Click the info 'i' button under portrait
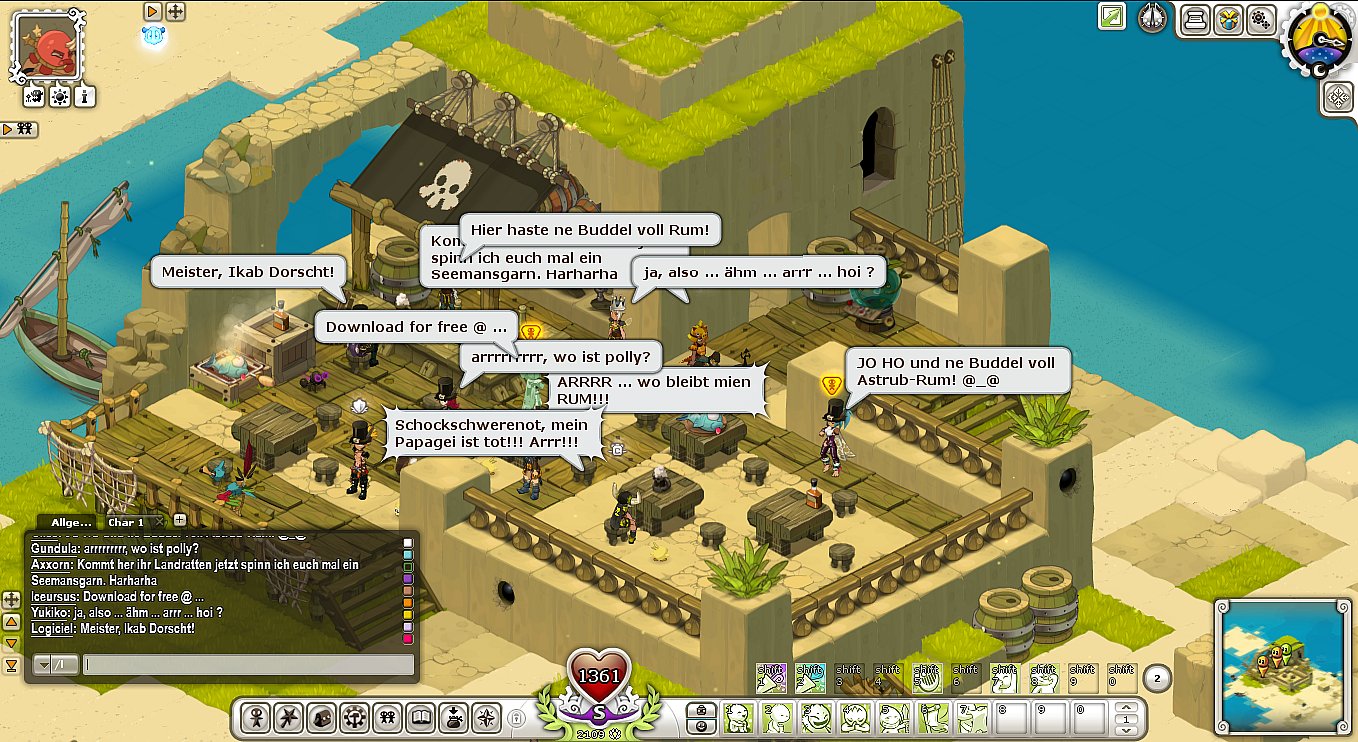Image resolution: width=1358 pixels, height=742 pixels. pyautogui.click(x=86, y=97)
